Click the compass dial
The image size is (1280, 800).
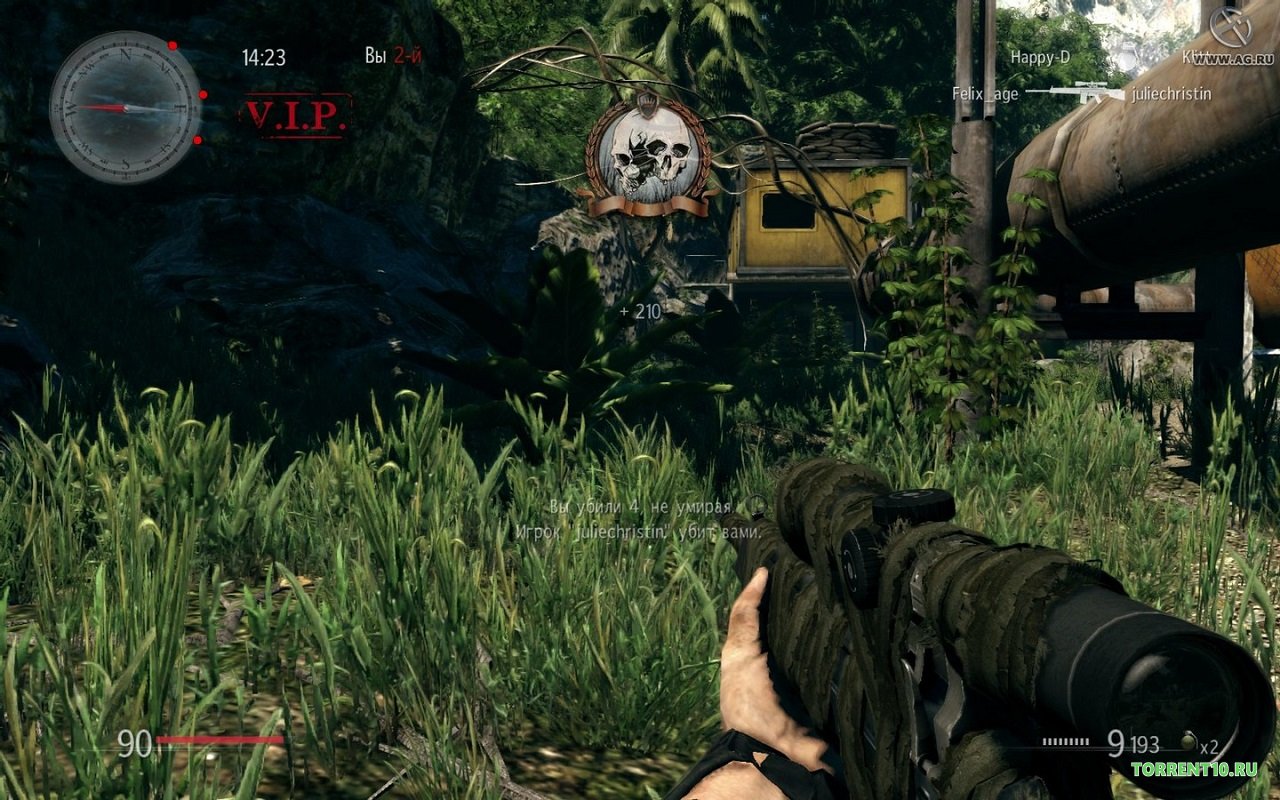coord(125,107)
